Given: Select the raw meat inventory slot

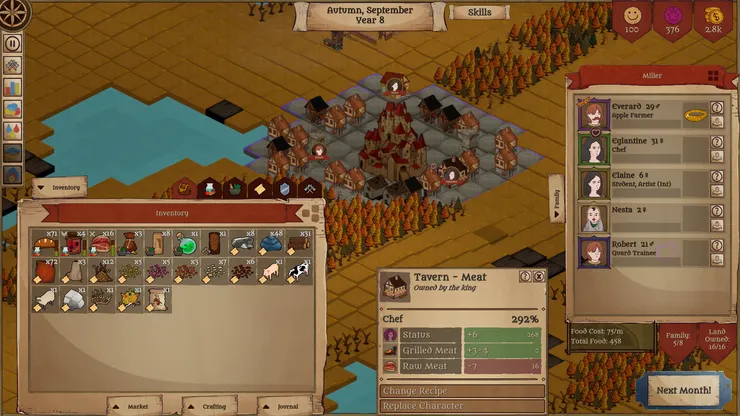Looking at the screenshot, I should click(102, 245).
